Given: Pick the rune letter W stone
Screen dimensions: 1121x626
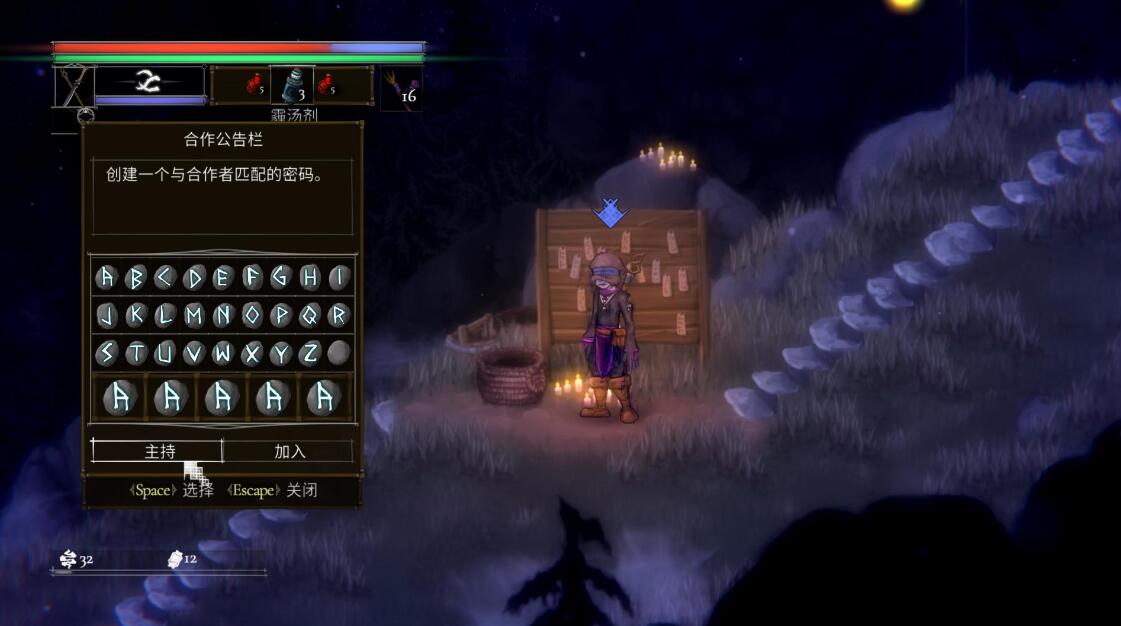Looking at the screenshot, I should point(223,353).
